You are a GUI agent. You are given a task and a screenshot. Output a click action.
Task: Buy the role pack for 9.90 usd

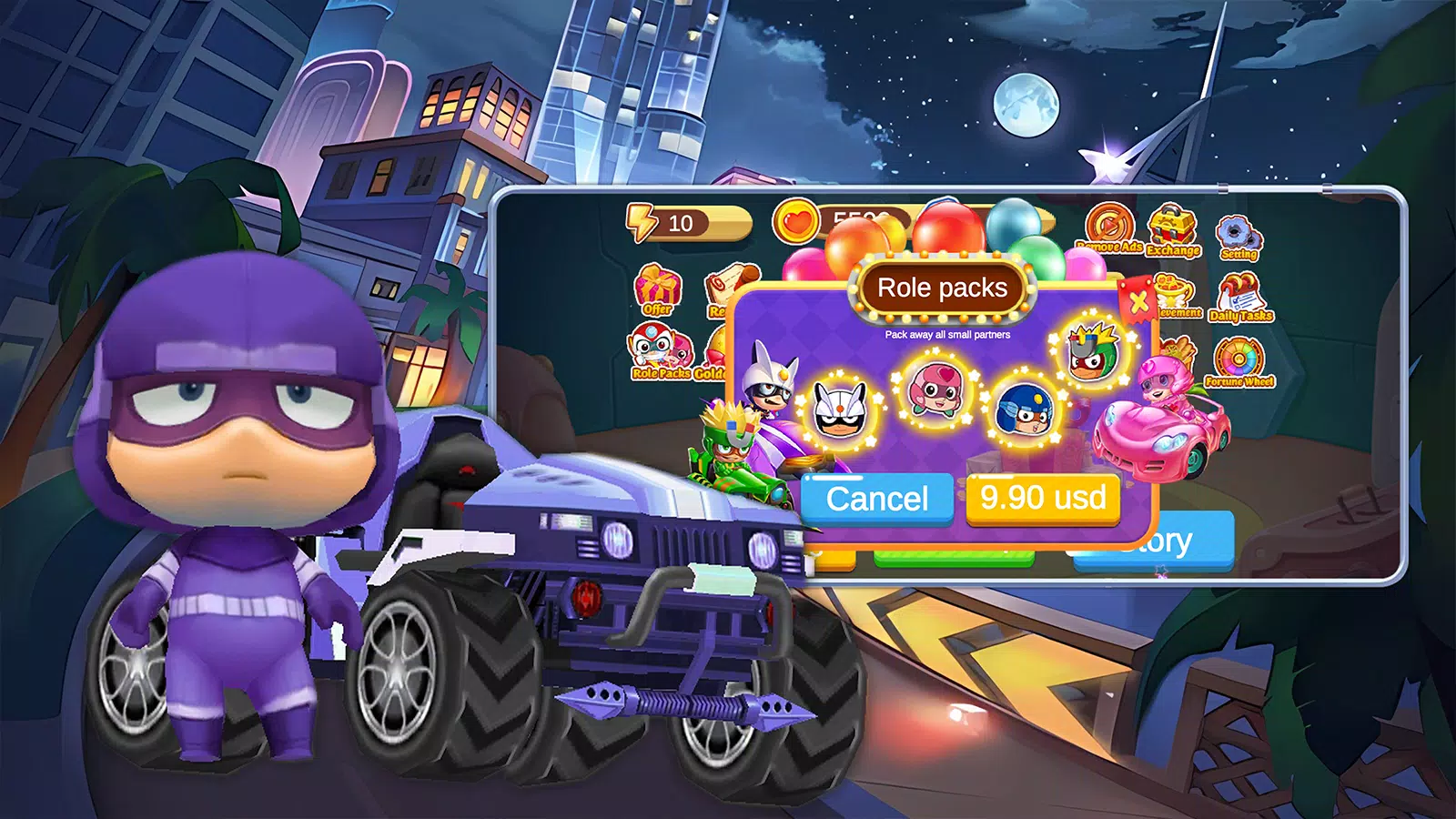pyautogui.click(x=1043, y=499)
